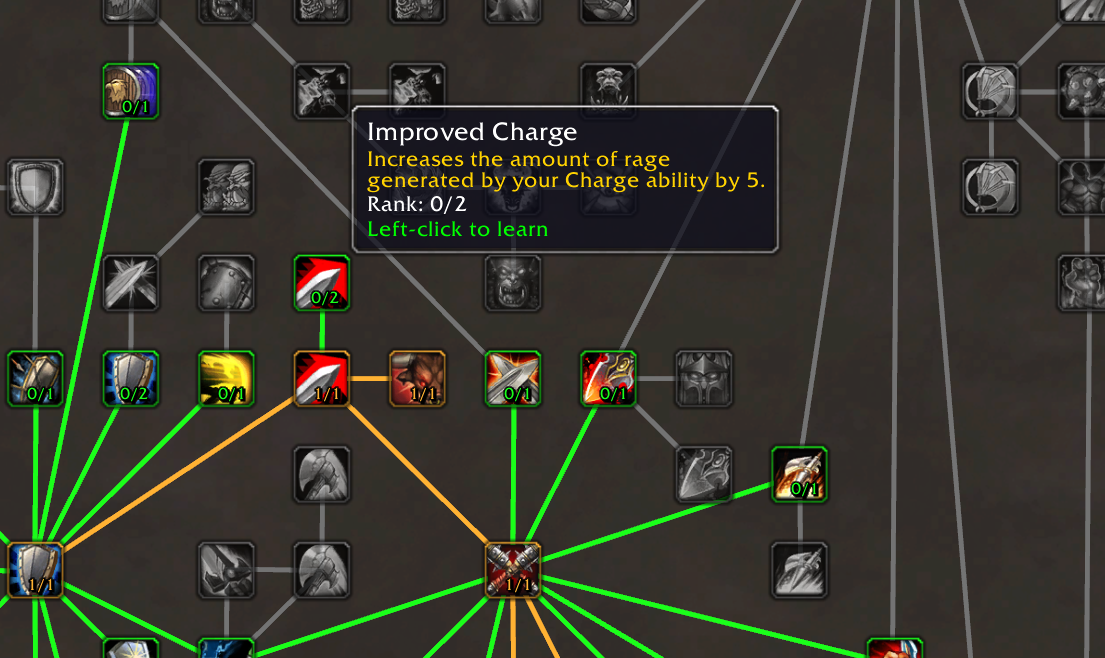Select the learned shield talent ranked 1/1
The height and width of the screenshot is (658, 1105).
click(35, 570)
